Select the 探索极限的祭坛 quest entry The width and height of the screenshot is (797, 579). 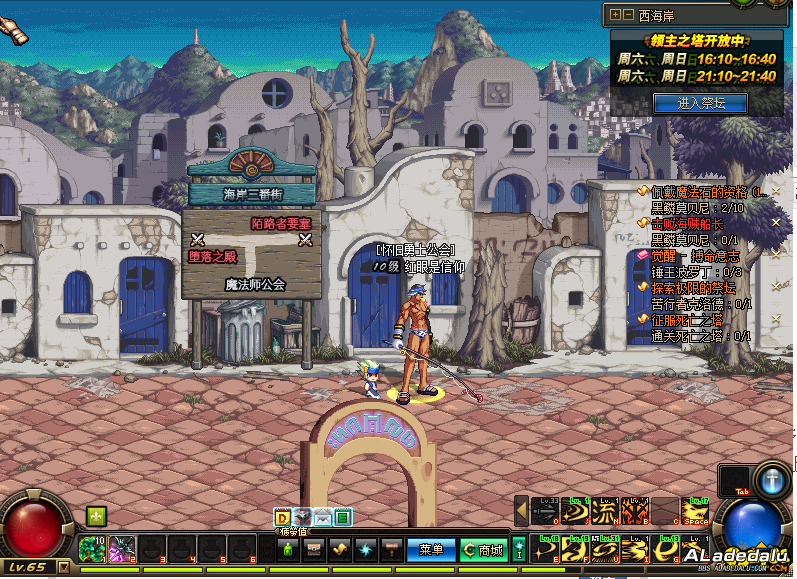pyautogui.click(x=695, y=288)
